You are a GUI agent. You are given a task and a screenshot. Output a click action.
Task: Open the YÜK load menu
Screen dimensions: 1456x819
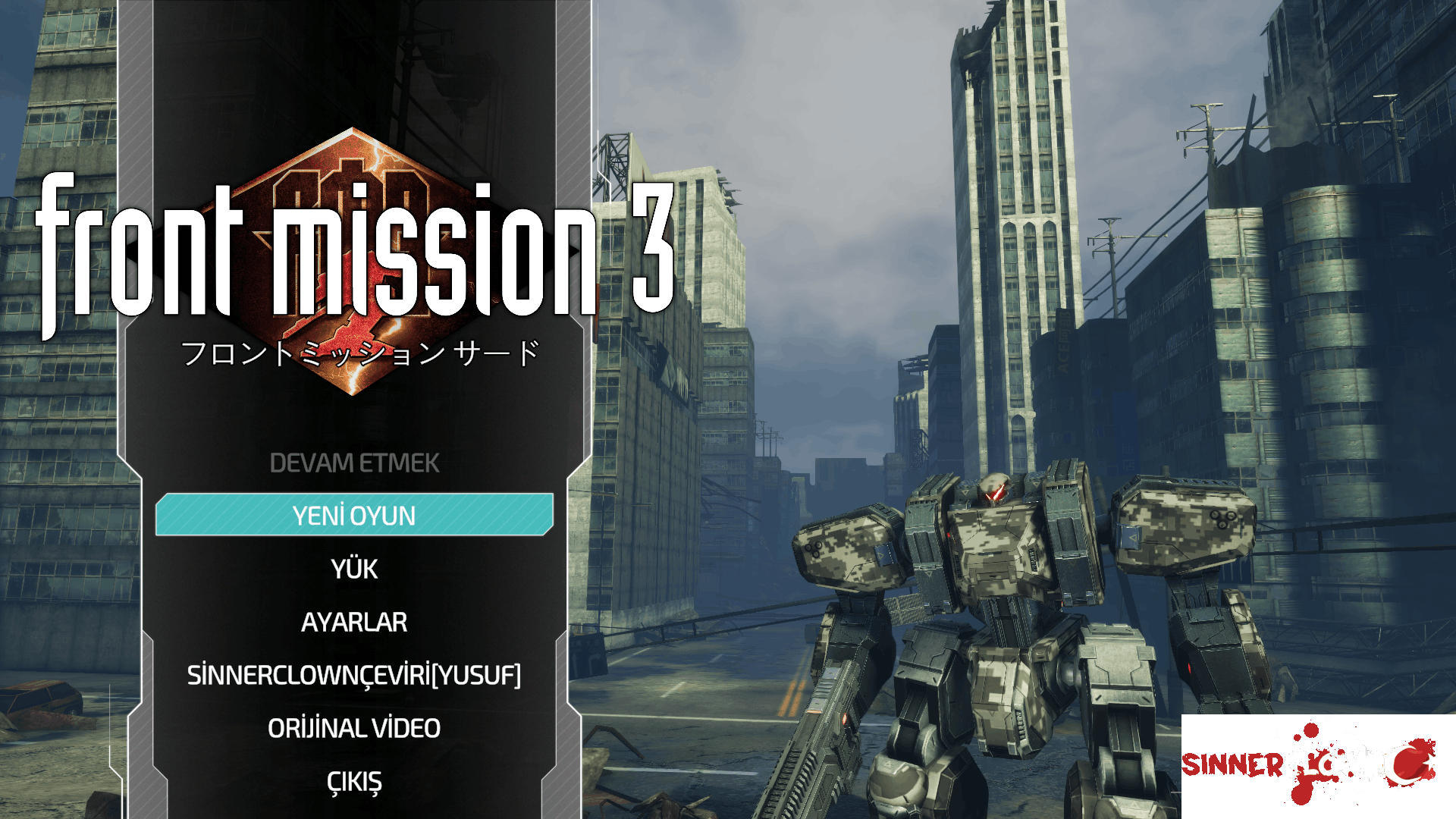click(x=353, y=569)
